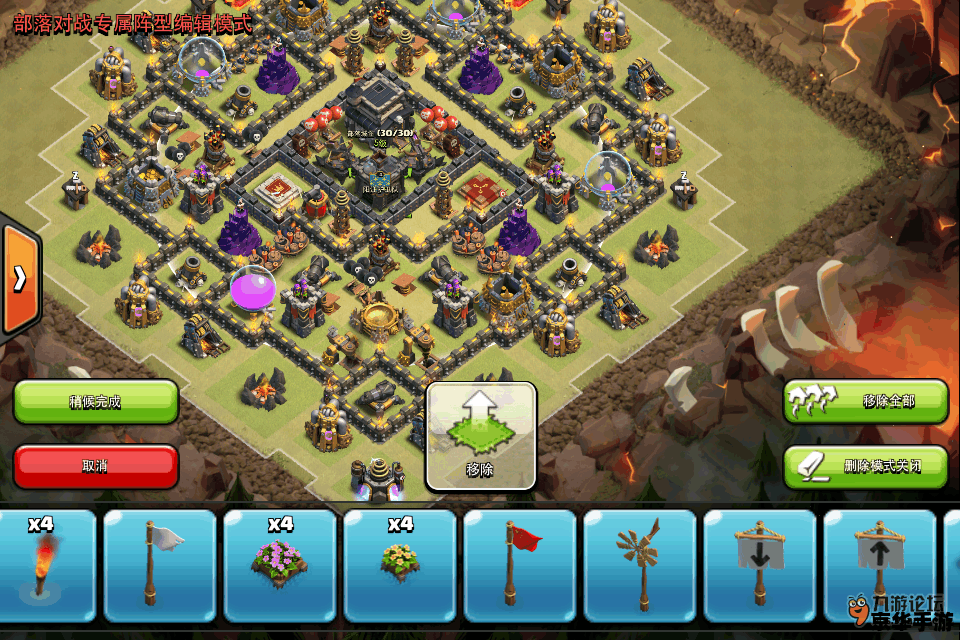The image size is (960, 640).
Task: Click the green 稍候完成 button
Action: point(96,402)
